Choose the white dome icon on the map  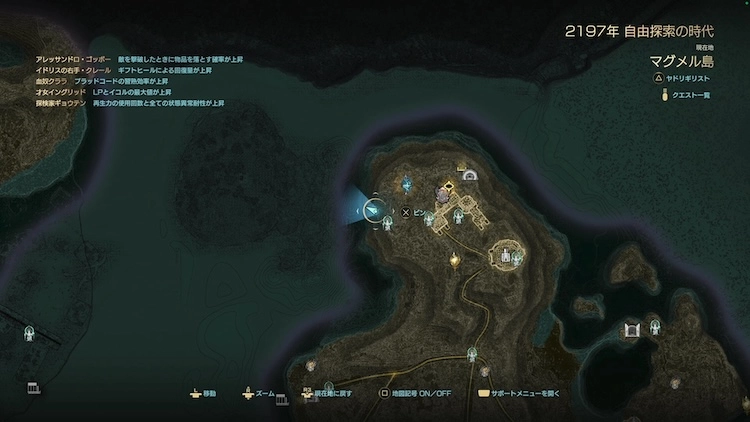coord(468,175)
